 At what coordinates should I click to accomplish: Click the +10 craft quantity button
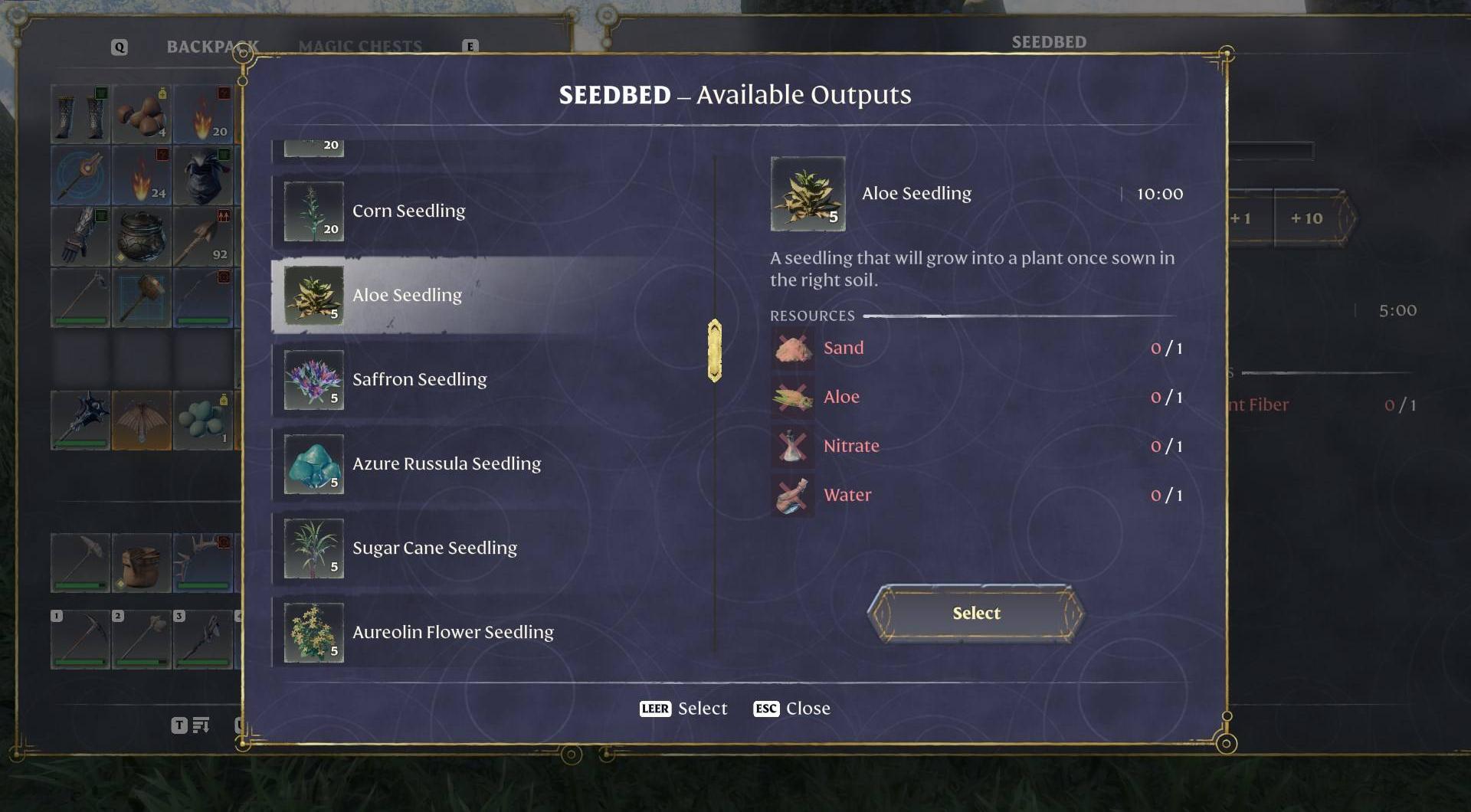pos(1307,218)
